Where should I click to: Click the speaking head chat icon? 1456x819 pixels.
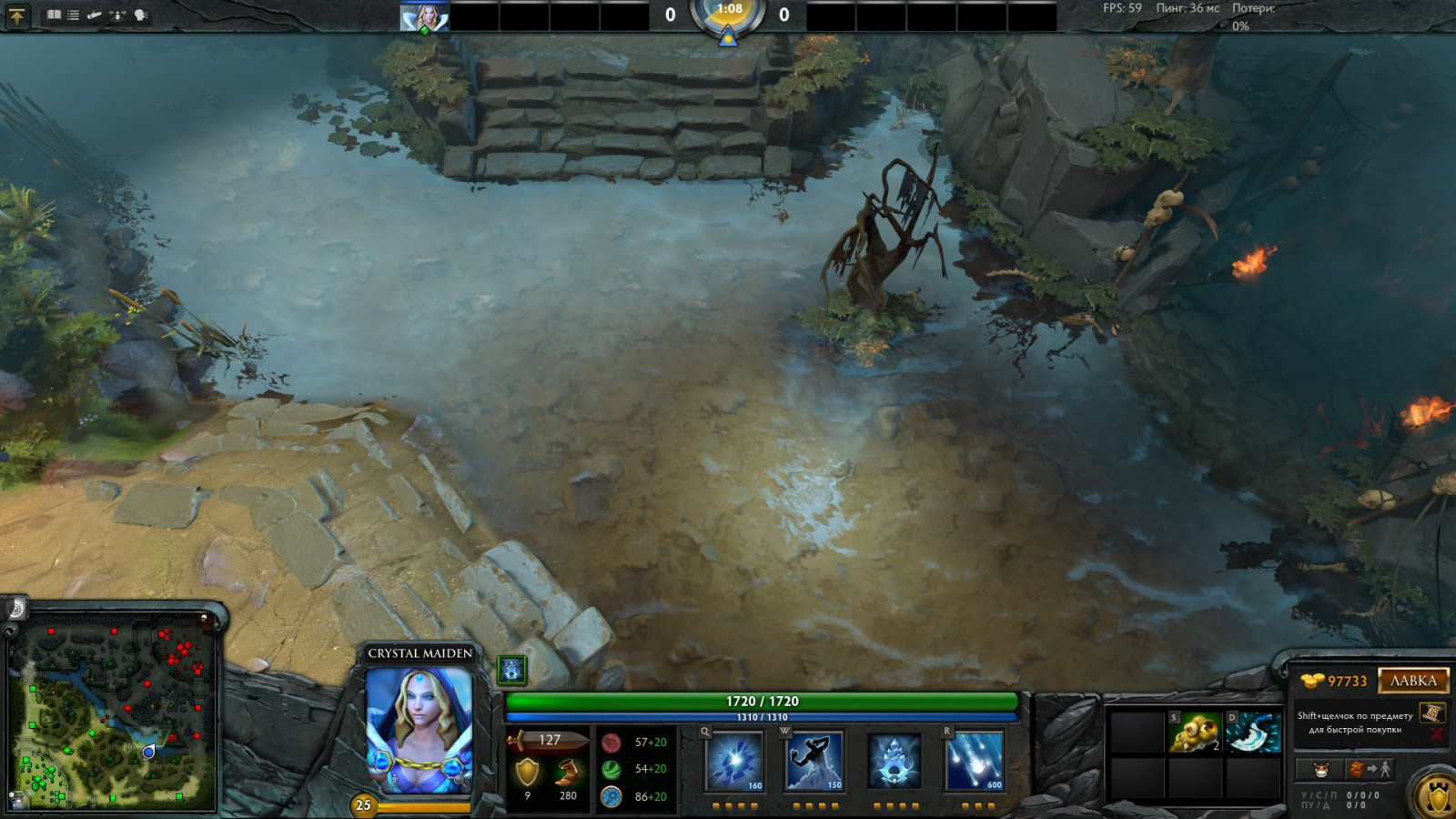[x=141, y=15]
